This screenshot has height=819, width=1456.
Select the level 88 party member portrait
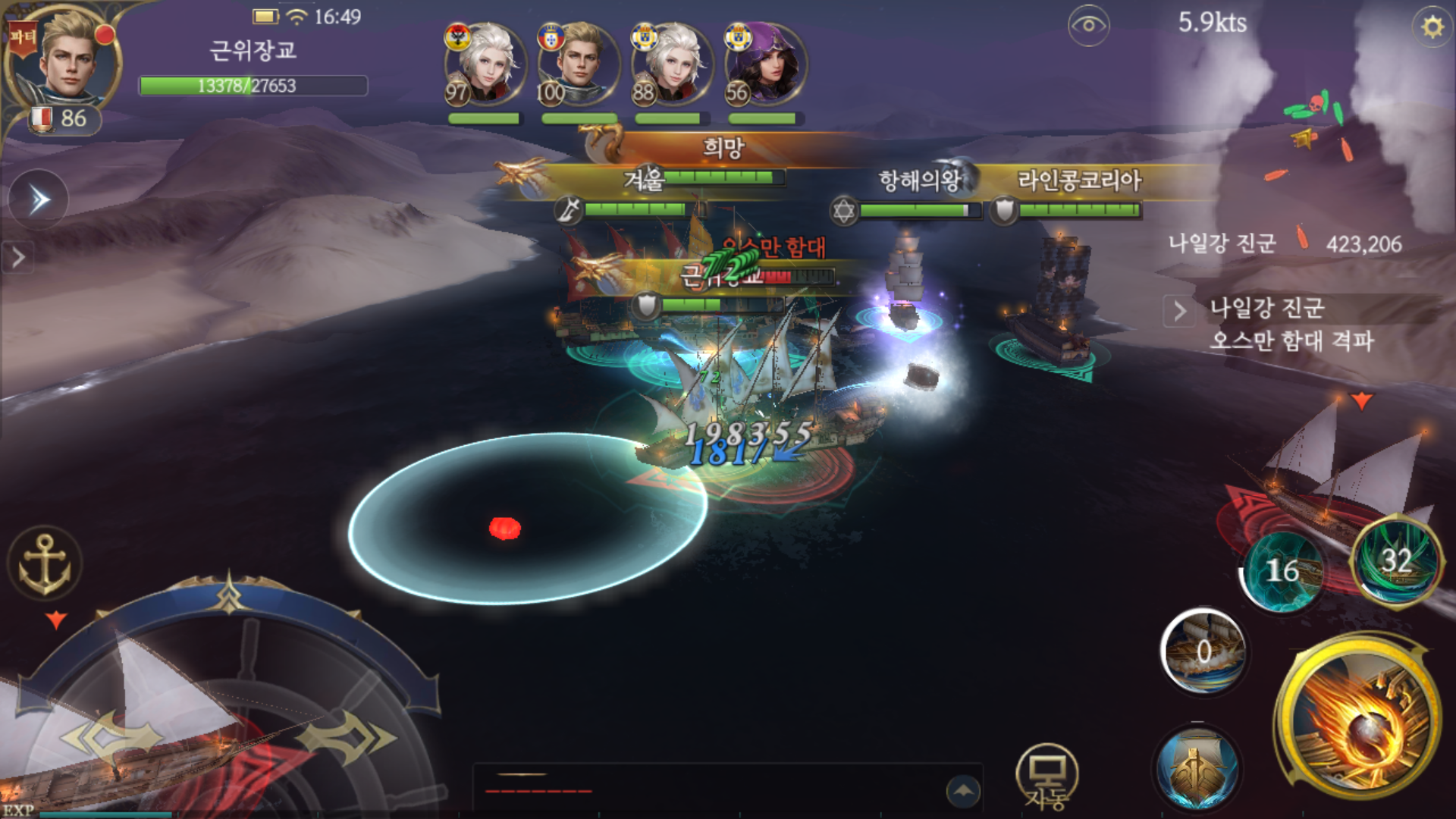(671, 64)
